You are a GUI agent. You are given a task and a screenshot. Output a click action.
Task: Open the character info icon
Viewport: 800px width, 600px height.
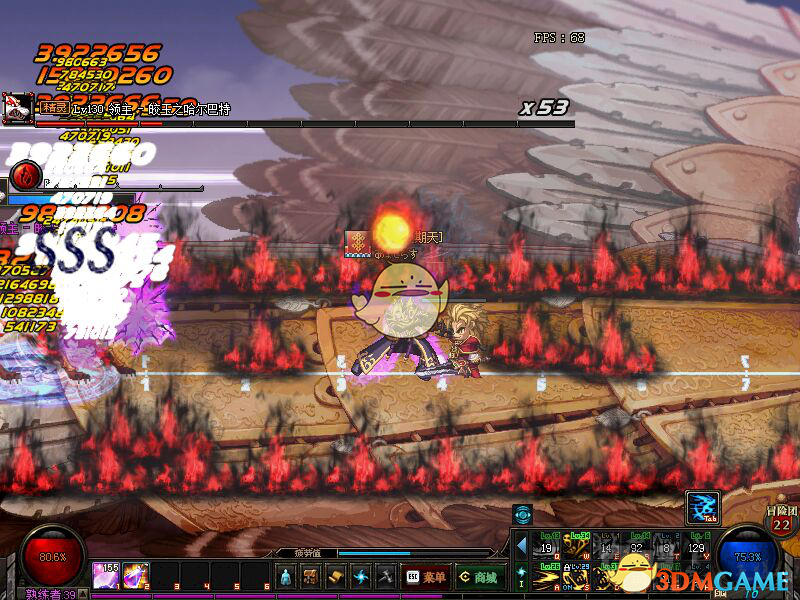tap(287, 576)
